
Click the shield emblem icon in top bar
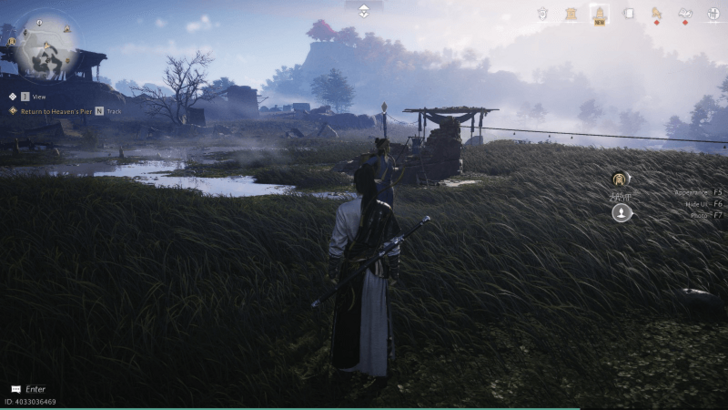coord(542,13)
